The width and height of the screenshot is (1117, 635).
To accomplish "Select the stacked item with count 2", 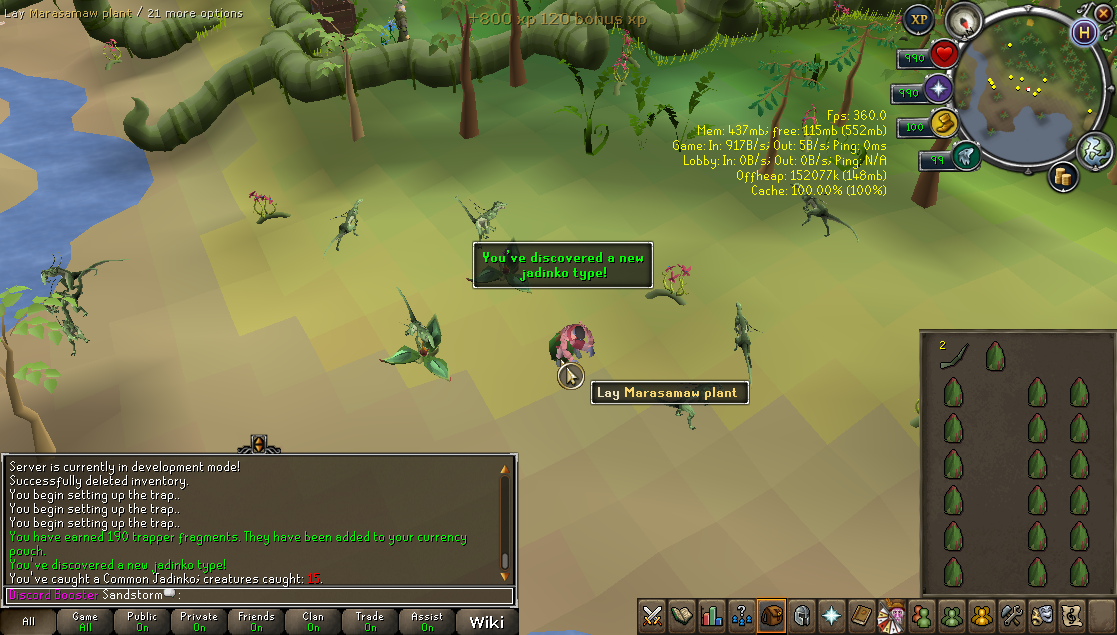I will tap(954, 356).
